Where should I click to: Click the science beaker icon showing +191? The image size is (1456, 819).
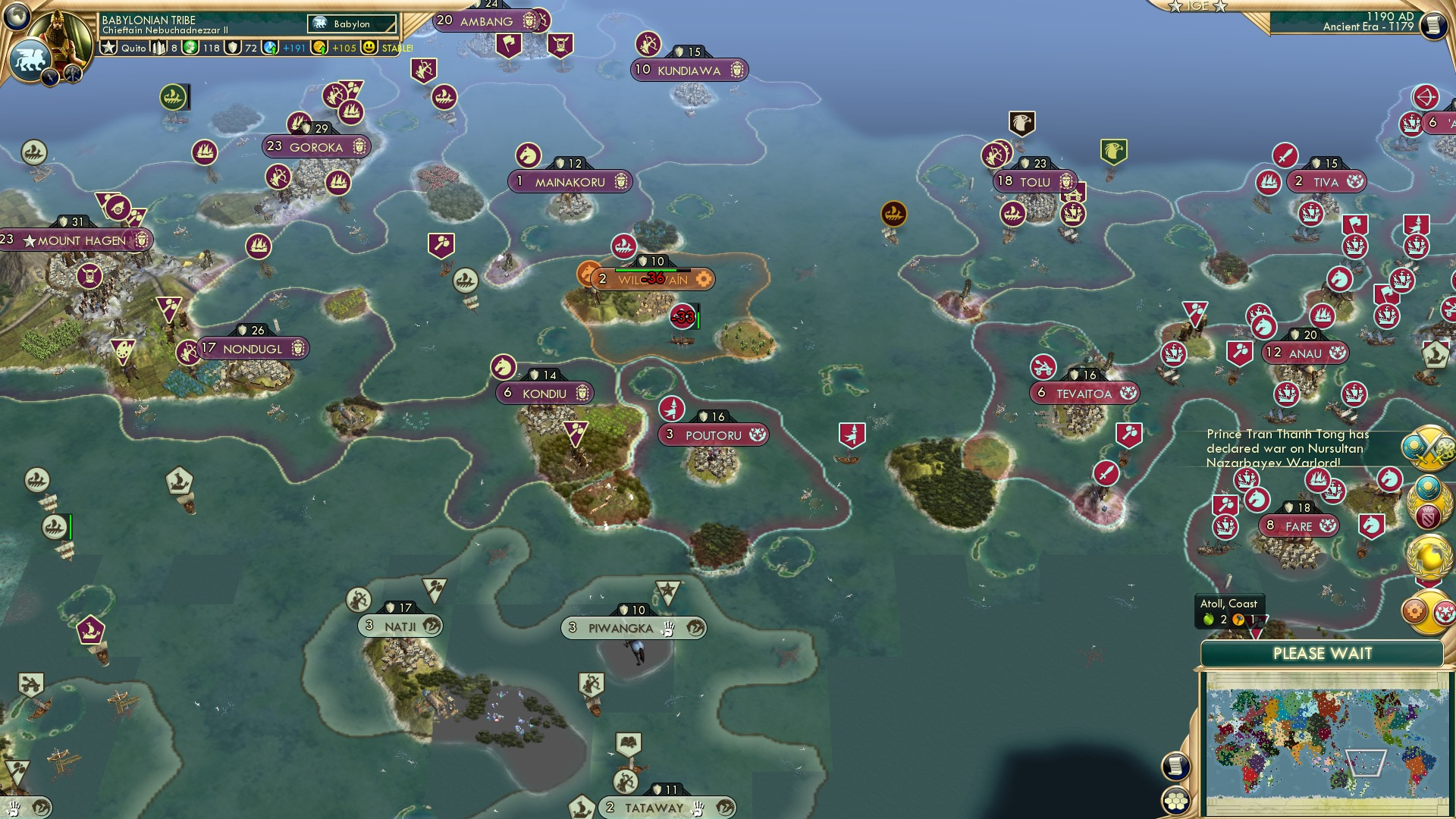coord(271,47)
